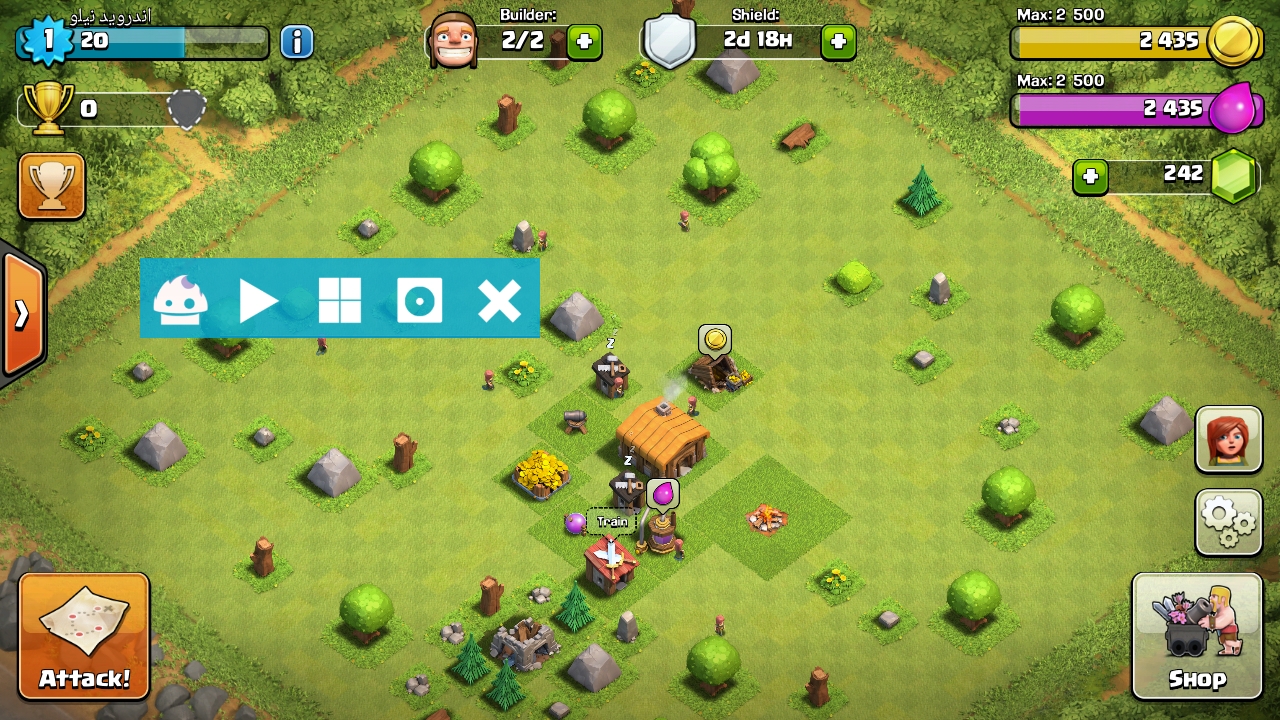
Task: Click the overlay's record circle icon
Action: click(419, 300)
